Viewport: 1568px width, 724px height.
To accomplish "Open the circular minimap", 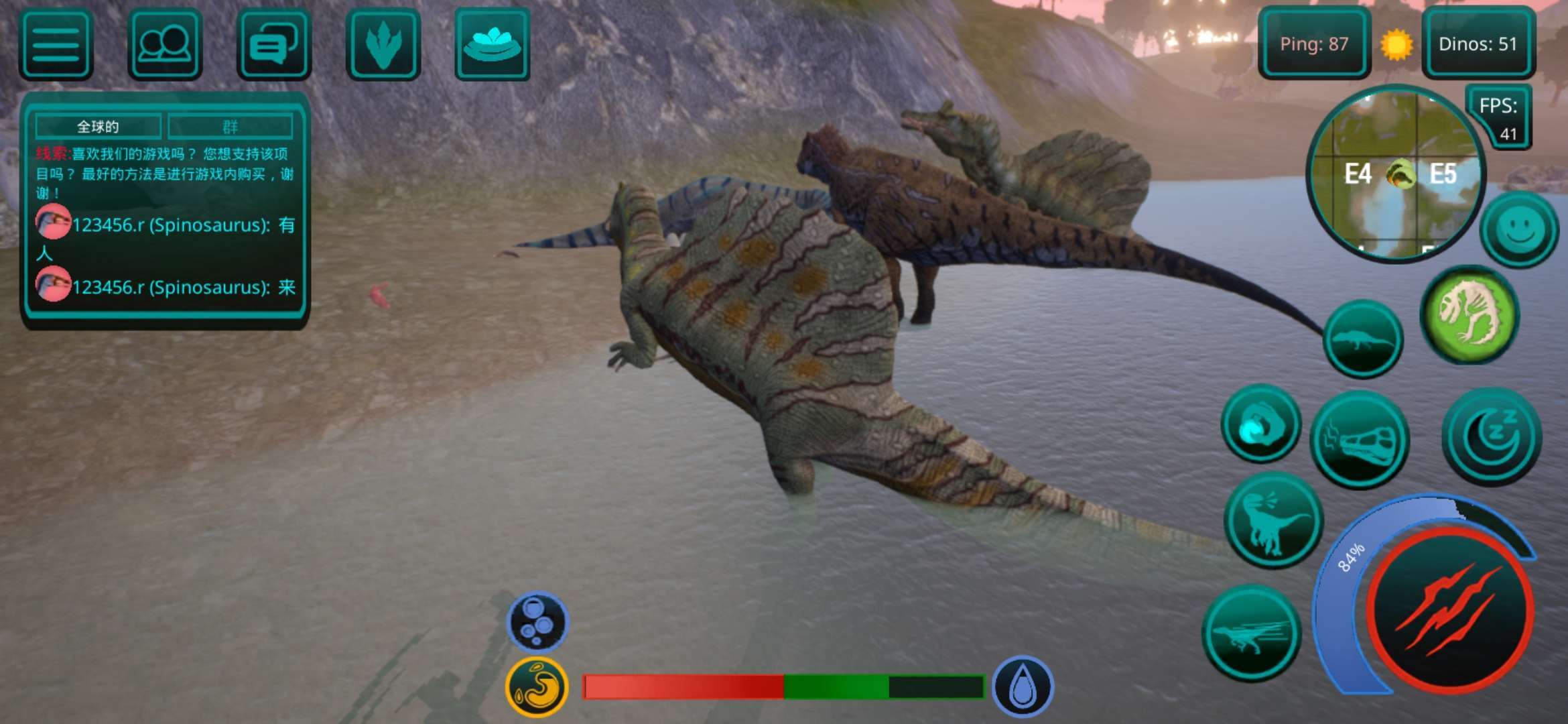I will coord(1396,174).
